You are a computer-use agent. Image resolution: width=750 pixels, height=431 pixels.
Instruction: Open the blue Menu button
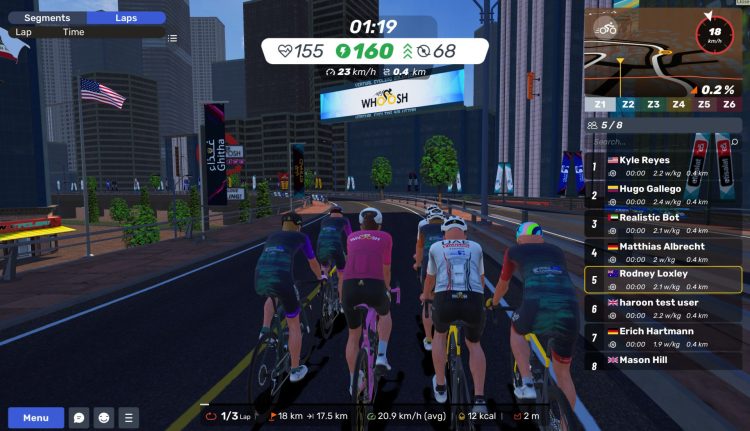click(x=36, y=418)
